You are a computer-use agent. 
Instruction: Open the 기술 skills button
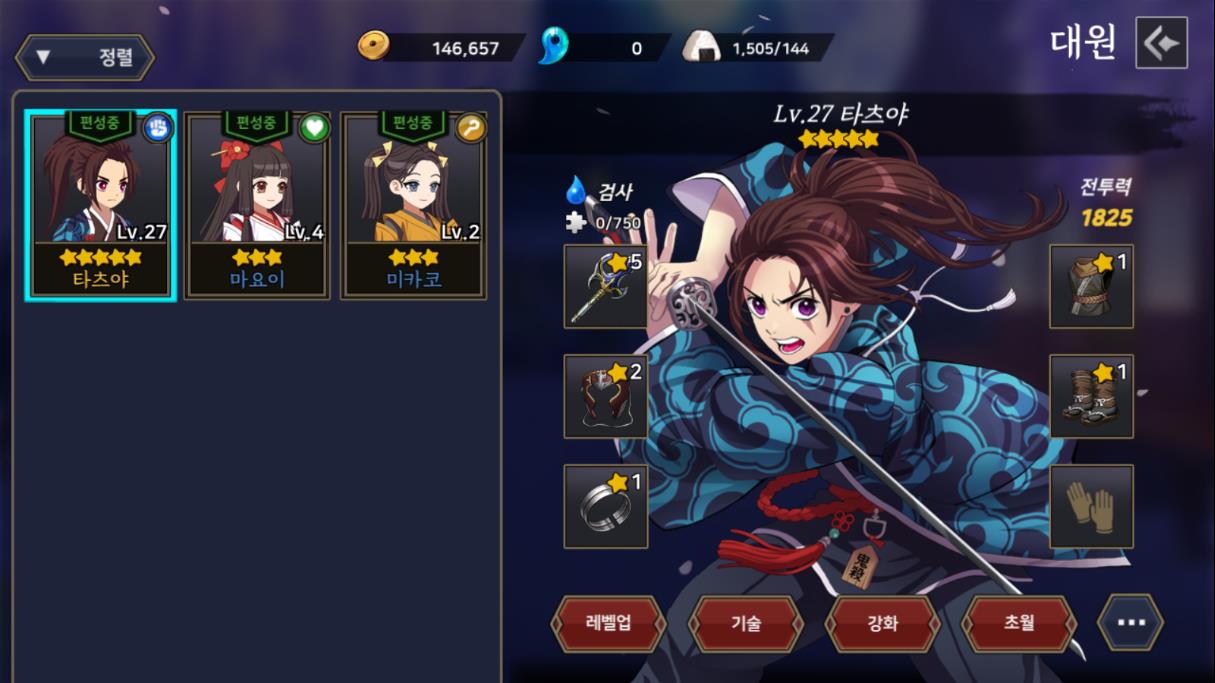click(746, 623)
